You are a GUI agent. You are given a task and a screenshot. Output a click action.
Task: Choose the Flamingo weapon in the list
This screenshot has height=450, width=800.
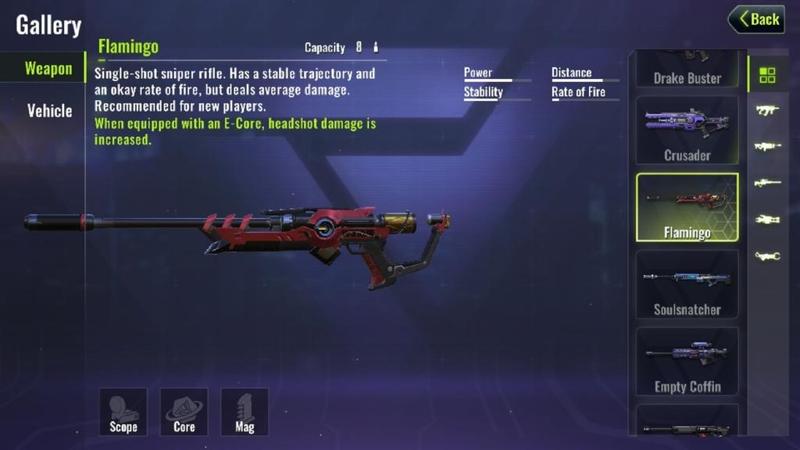pos(687,208)
